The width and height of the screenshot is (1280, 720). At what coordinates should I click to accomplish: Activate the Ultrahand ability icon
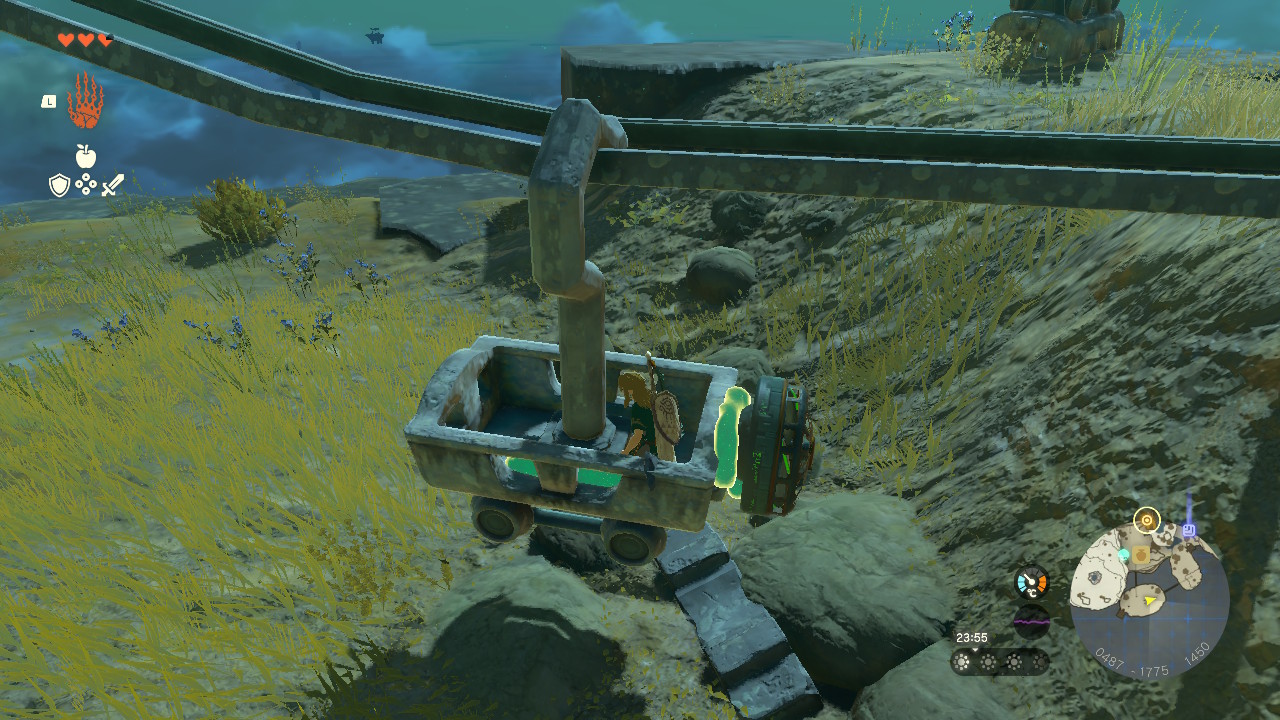pos(85,101)
